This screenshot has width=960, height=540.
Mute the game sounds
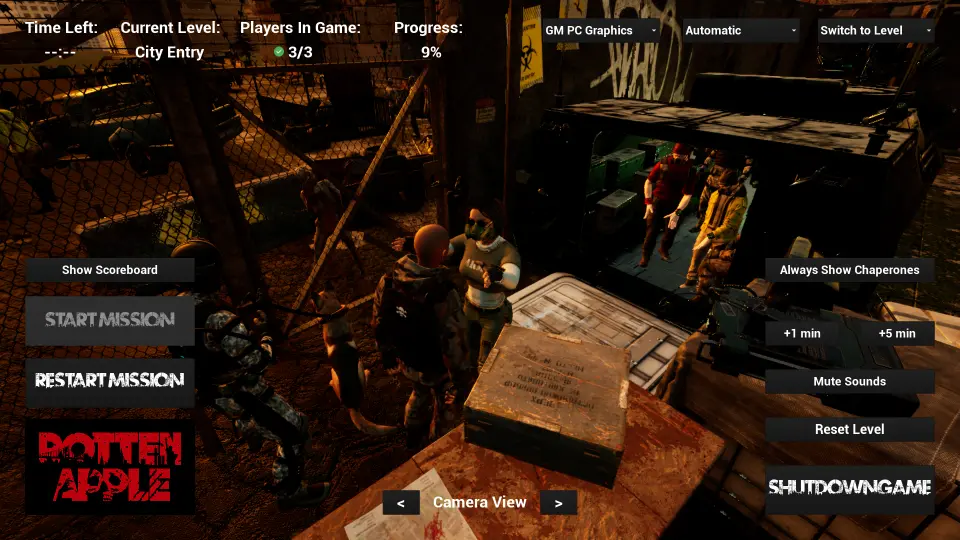pos(850,381)
